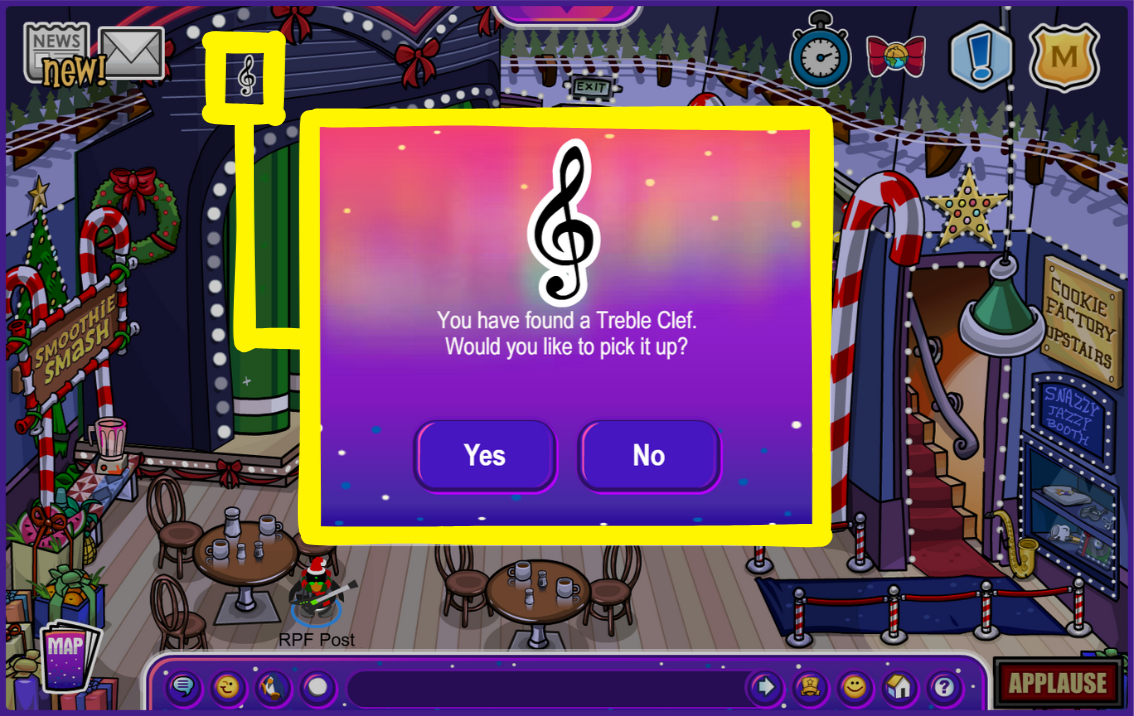Select the snowball throw button
The image size is (1134, 716).
pyautogui.click(x=317, y=687)
